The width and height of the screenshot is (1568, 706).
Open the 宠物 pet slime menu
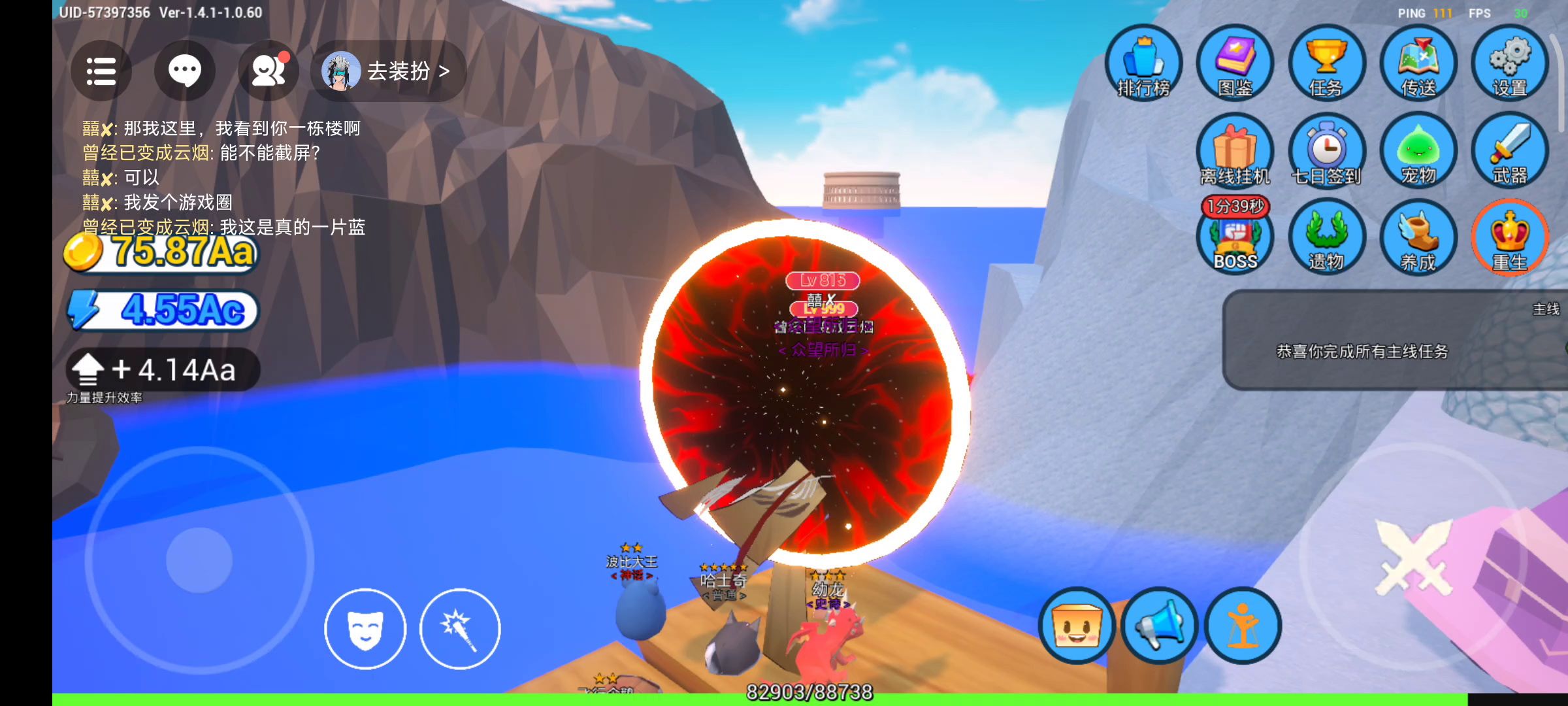click(x=1418, y=150)
